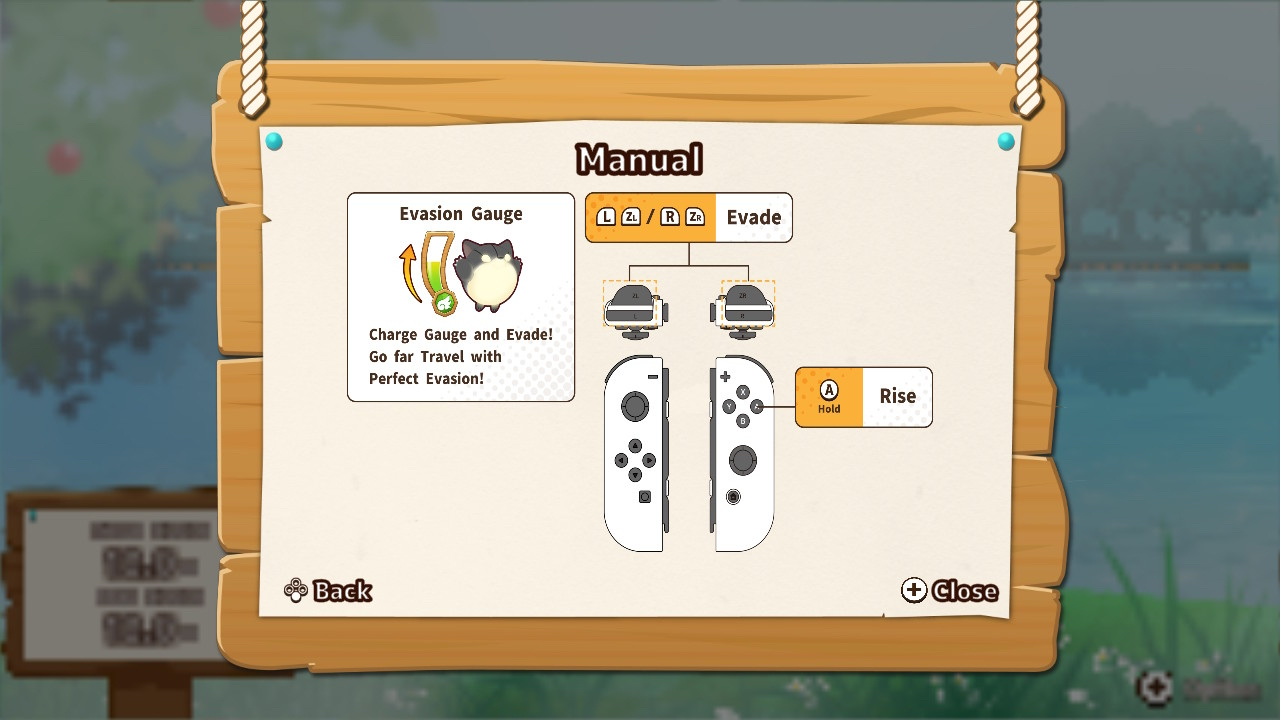Click the Rise callout panel
The height and width of the screenshot is (720, 1280).
[863, 396]
